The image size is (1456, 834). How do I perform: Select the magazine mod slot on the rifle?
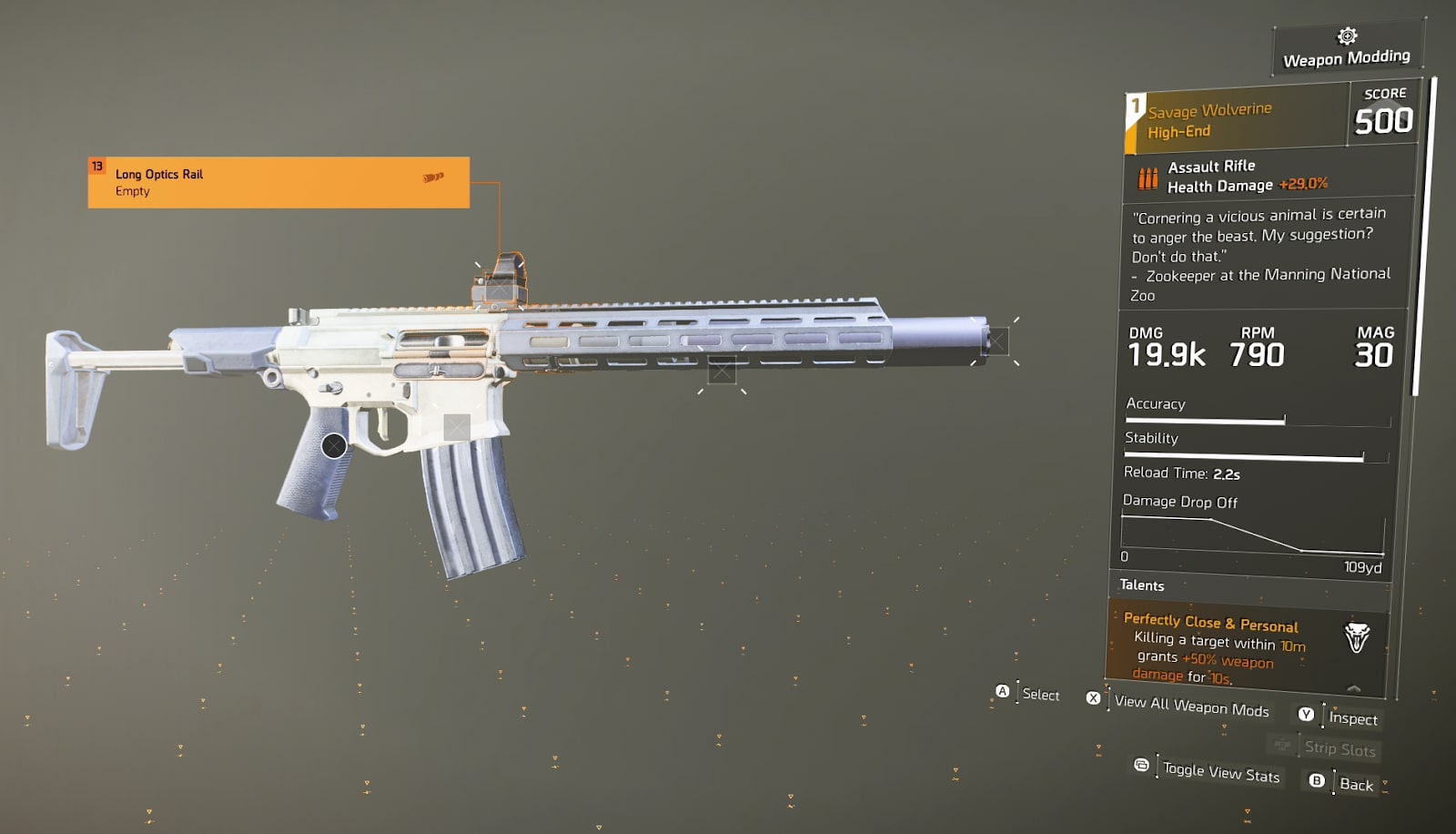pyautogui.click(x=455, y=425)
